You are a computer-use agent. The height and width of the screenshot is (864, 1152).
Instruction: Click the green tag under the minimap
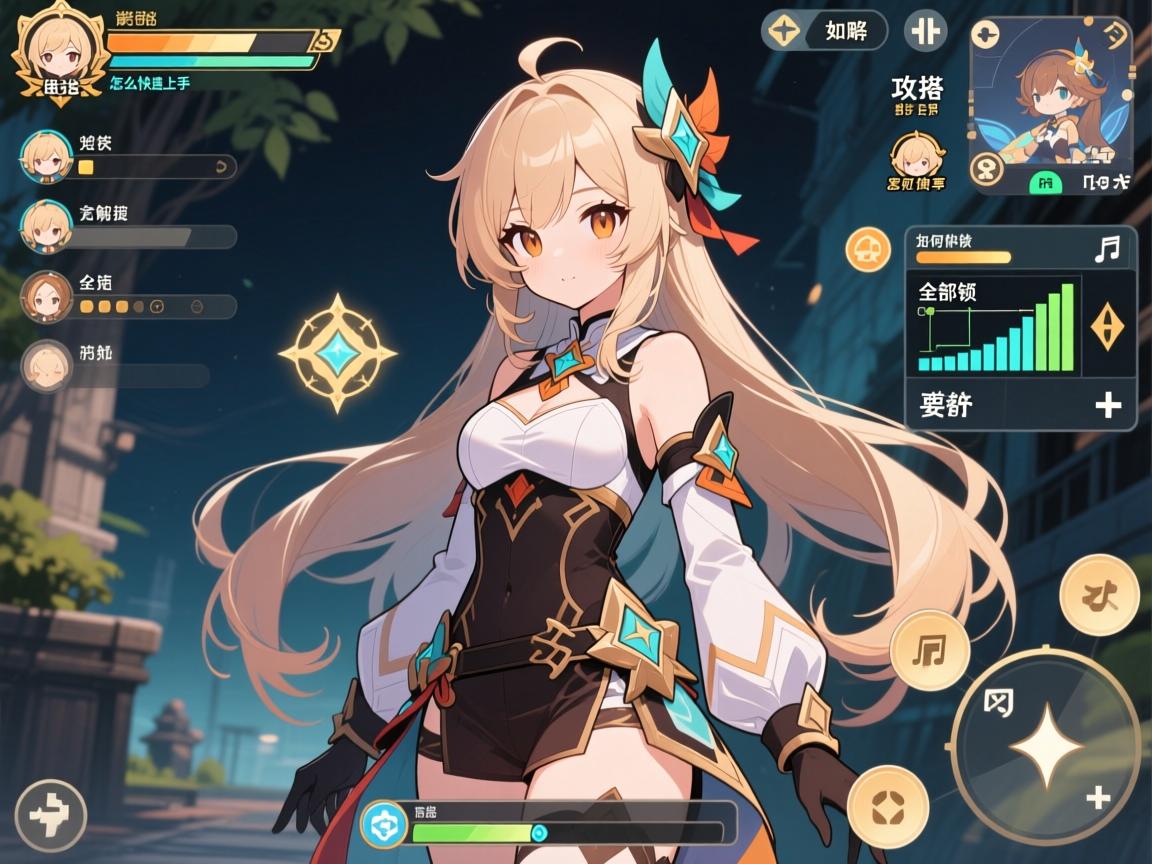(1045, 182)
